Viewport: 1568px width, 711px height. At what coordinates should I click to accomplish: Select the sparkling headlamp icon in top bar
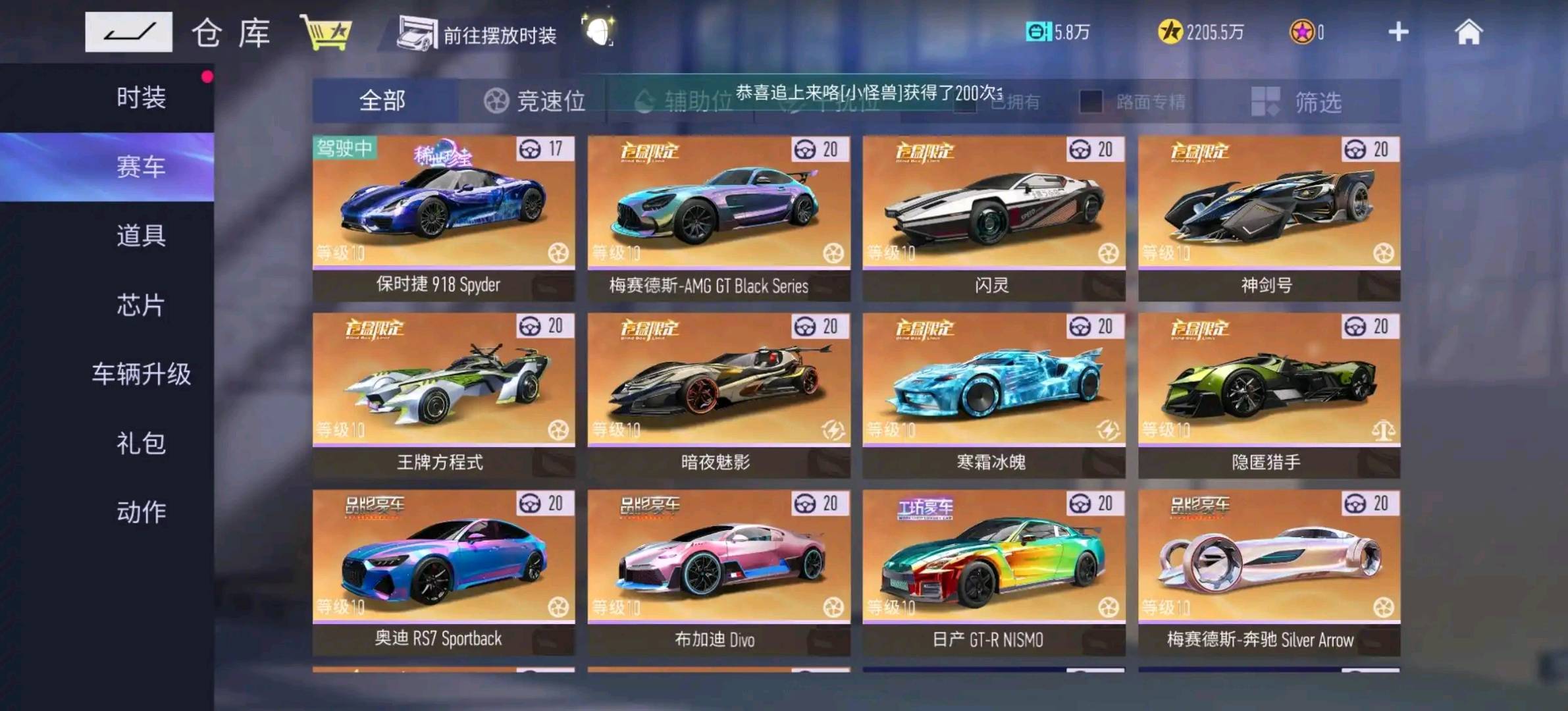click(598, 32)
